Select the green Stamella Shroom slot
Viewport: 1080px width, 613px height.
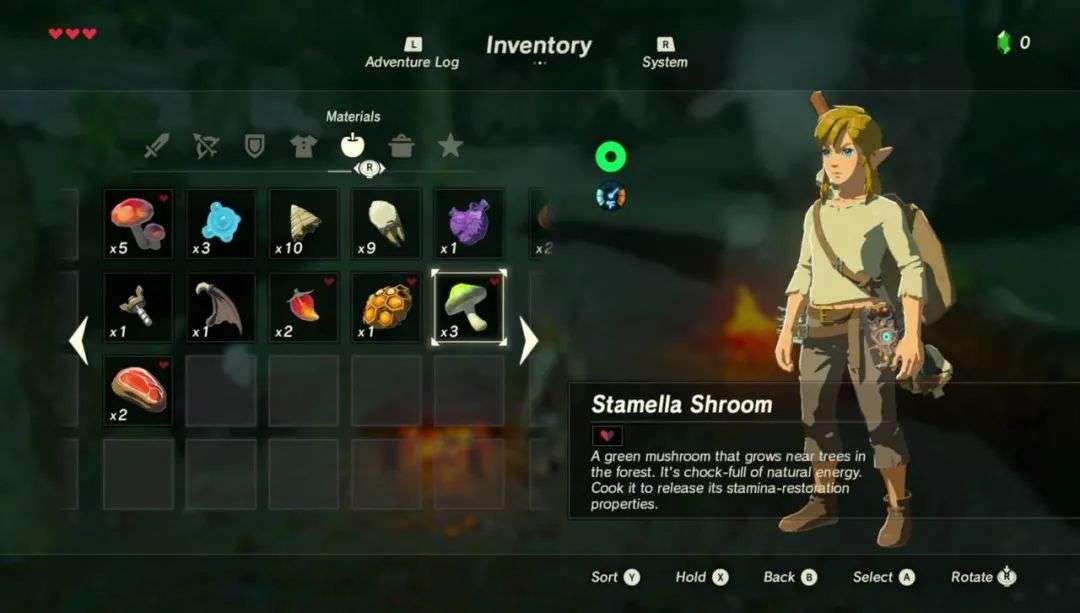tap(468, 308)
